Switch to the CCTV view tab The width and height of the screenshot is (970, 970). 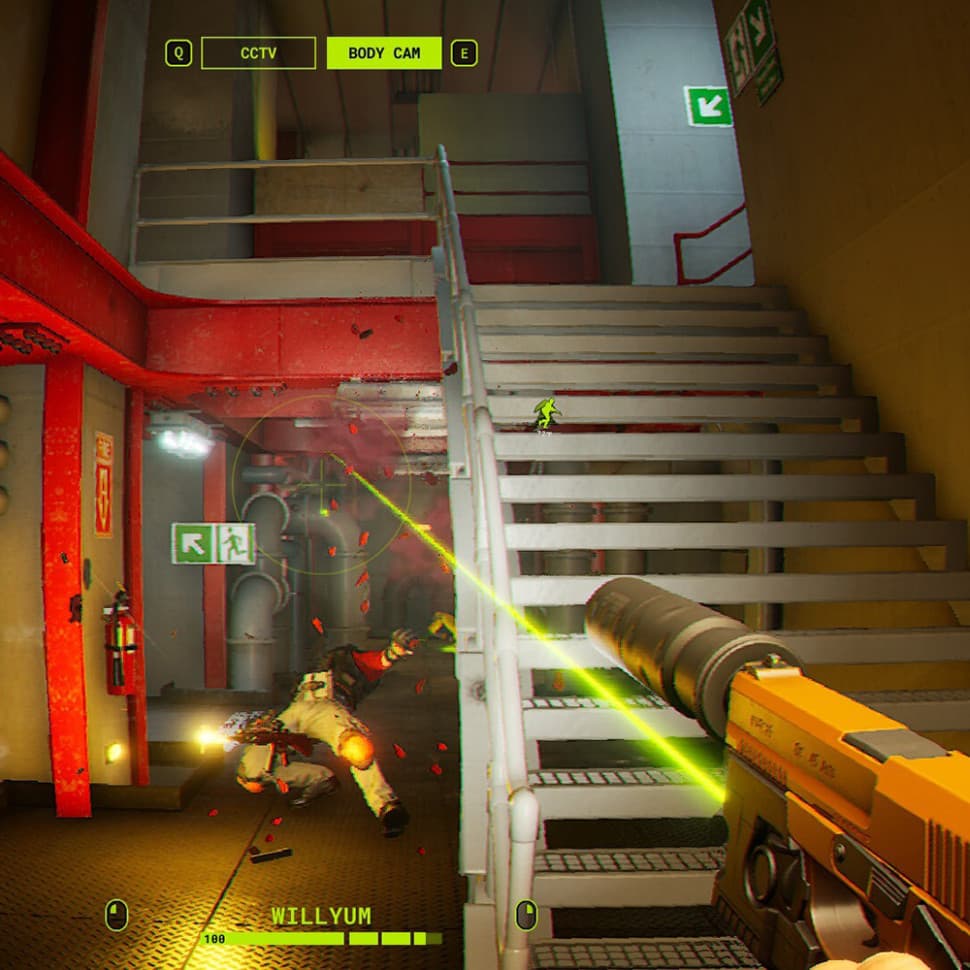[x=258, y=53]
